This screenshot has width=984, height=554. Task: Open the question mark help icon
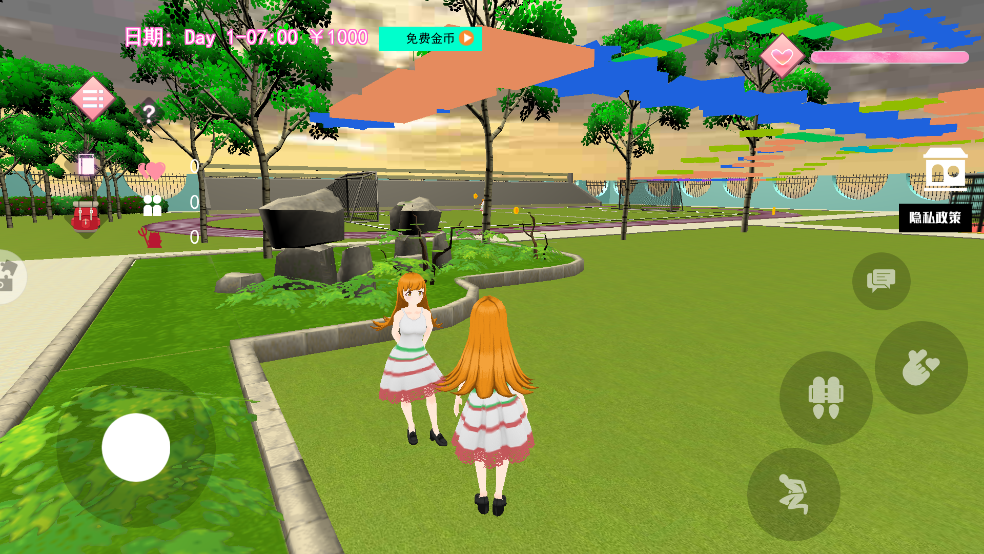[148, 113]
